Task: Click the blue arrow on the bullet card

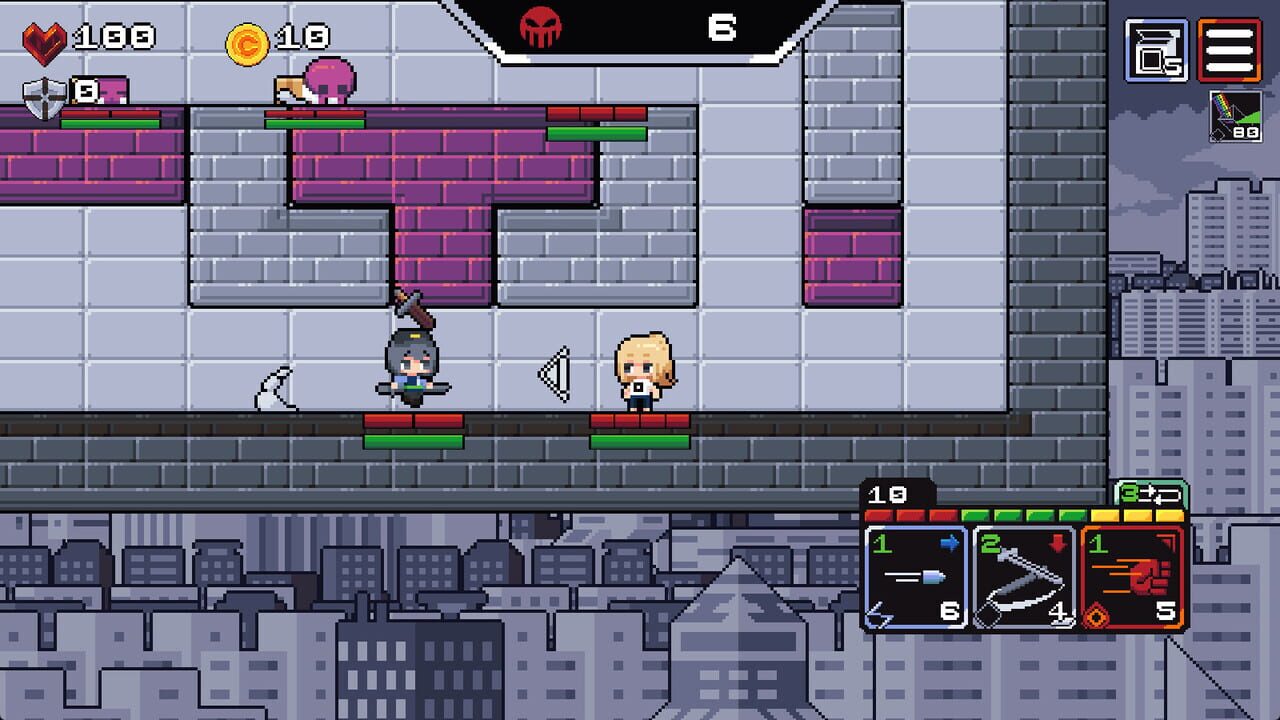Action: [x=948, y=542]
